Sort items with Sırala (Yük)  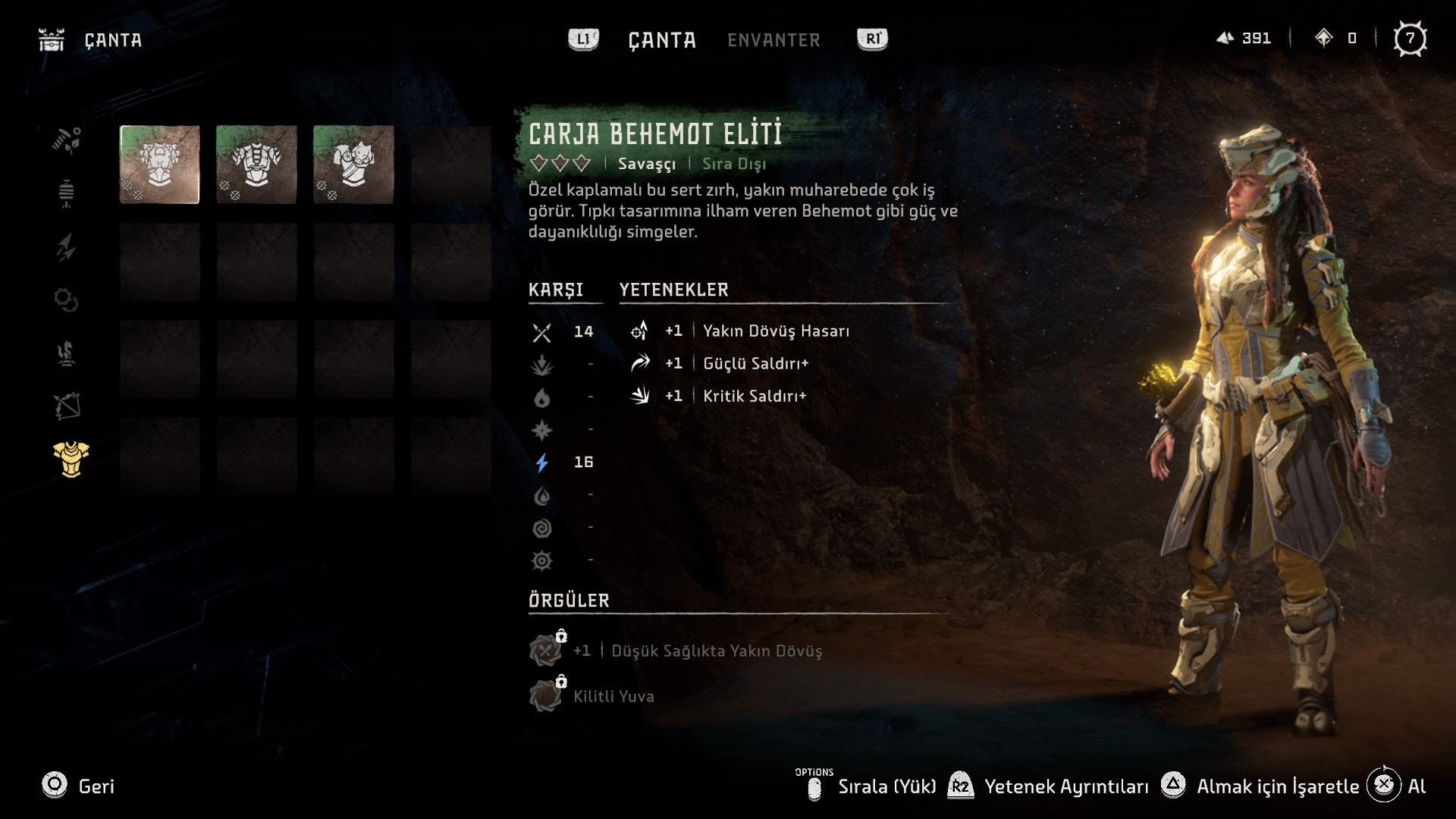click(x=872, y=786)
